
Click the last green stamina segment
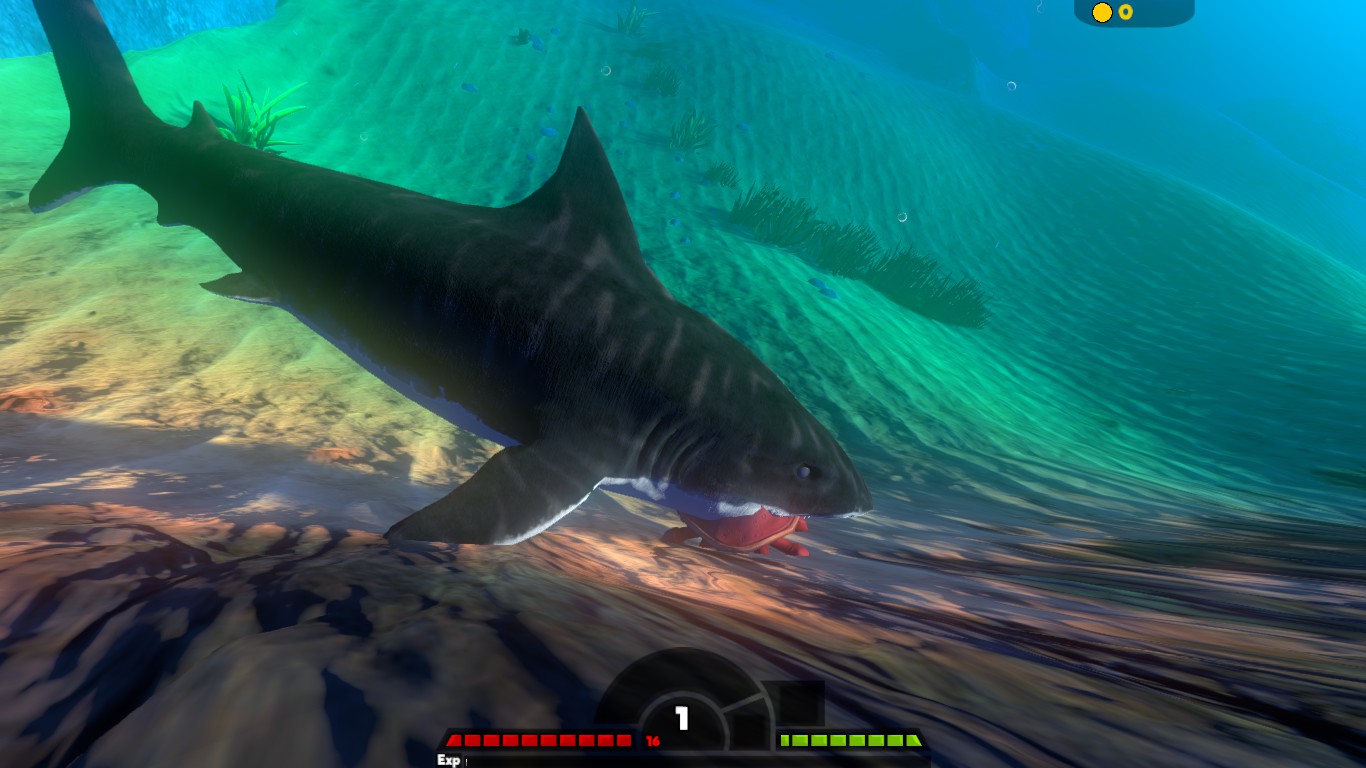coord(912,742)
